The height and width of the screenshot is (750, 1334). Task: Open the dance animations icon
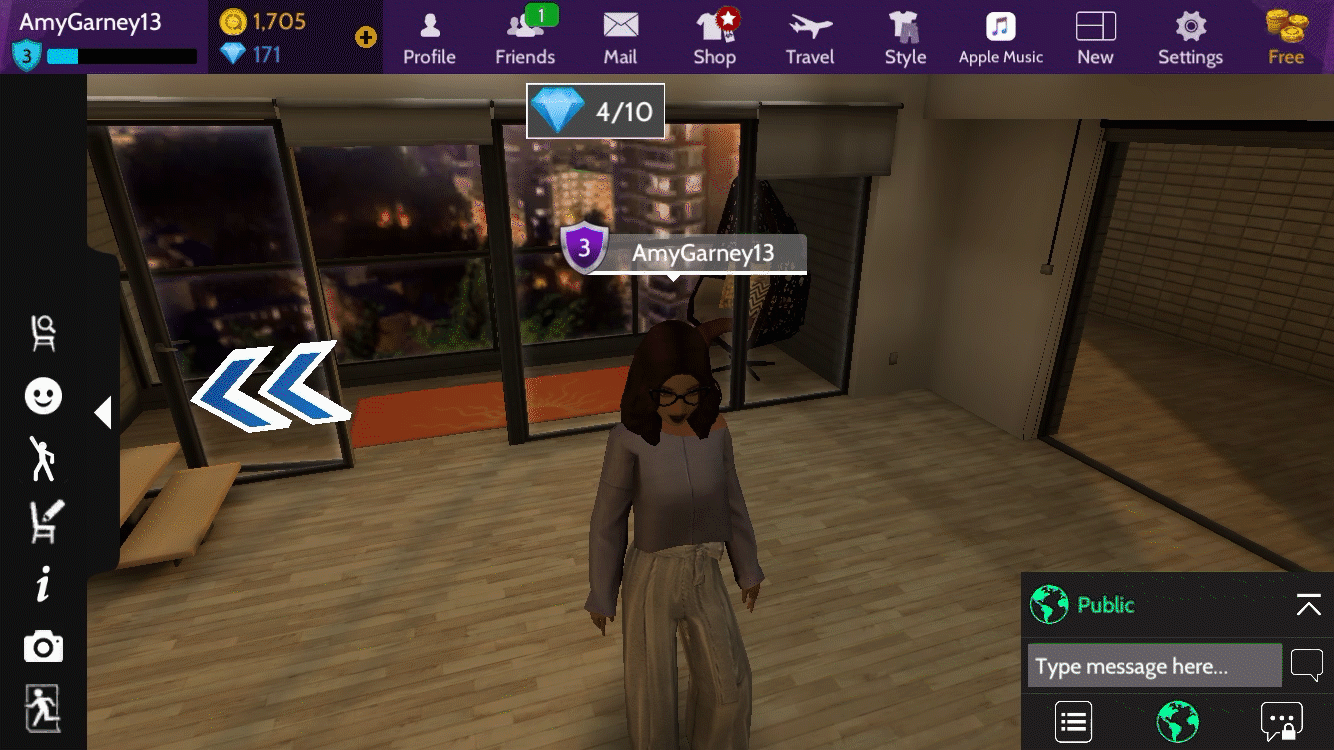point(43,458)
